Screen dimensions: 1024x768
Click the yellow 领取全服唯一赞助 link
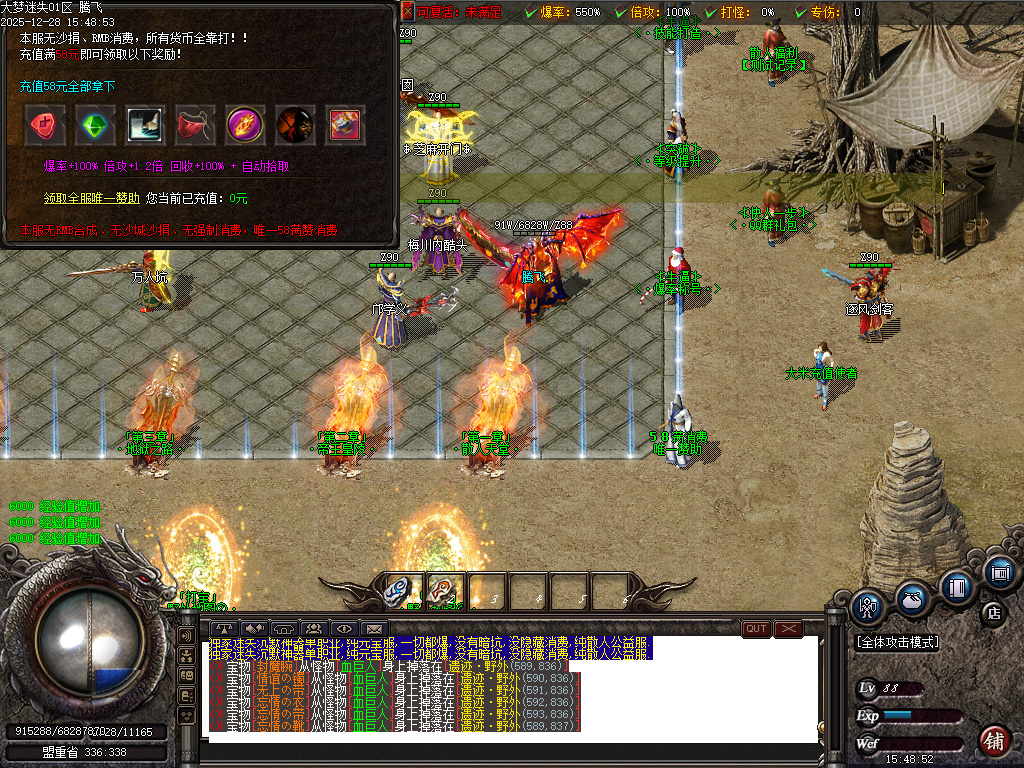click(92, 198)
